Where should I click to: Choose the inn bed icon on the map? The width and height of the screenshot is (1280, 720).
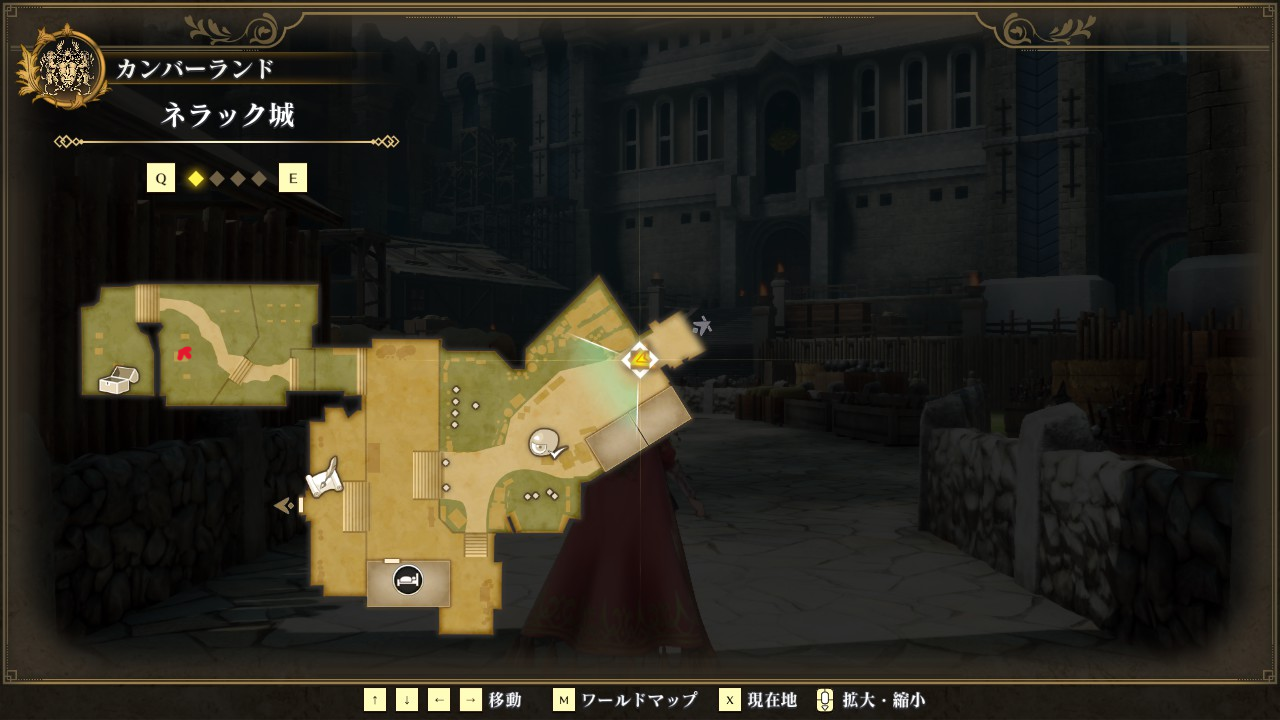(407, 580)
